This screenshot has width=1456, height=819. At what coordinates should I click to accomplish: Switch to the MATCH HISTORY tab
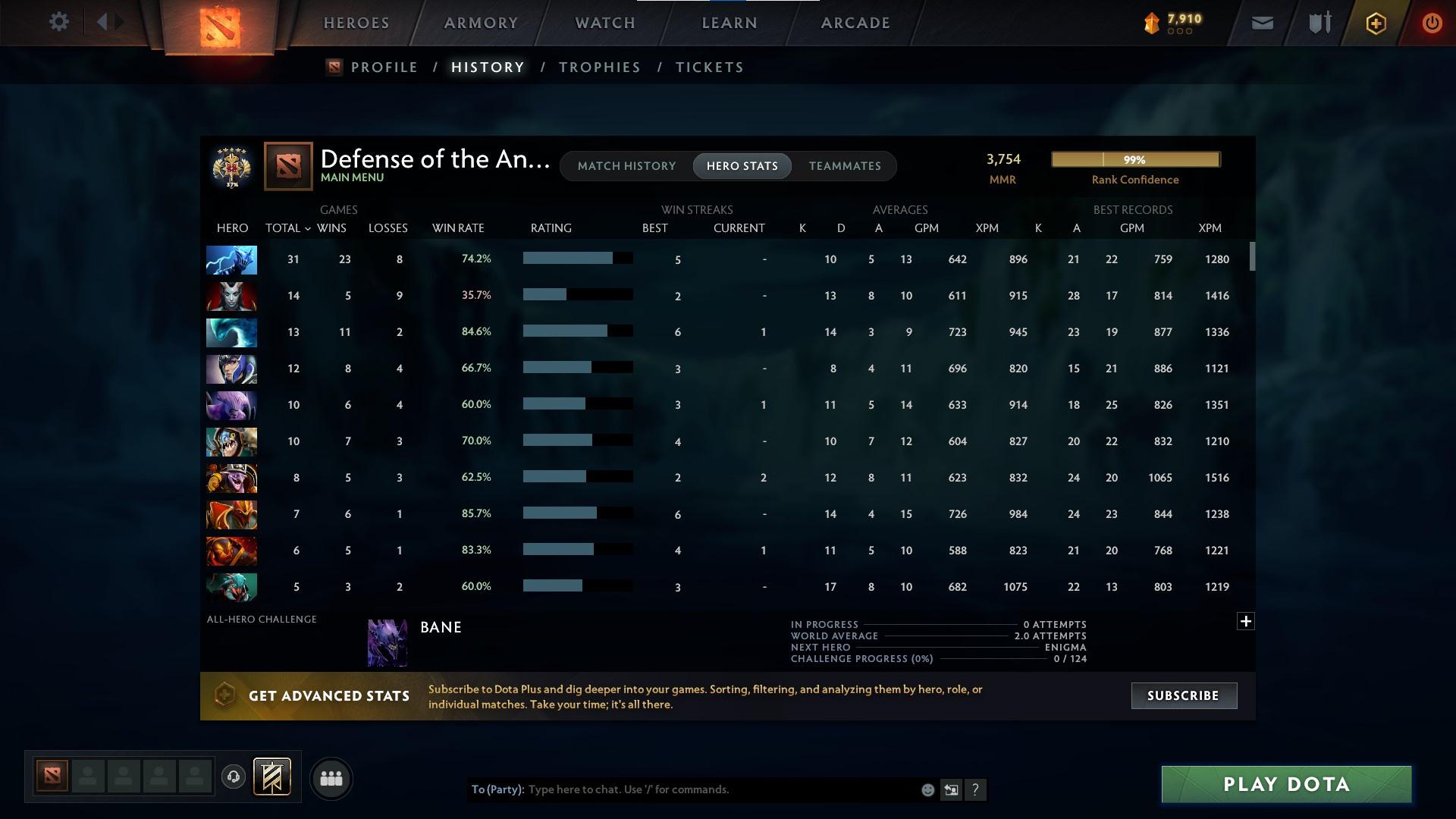(626, 165)
